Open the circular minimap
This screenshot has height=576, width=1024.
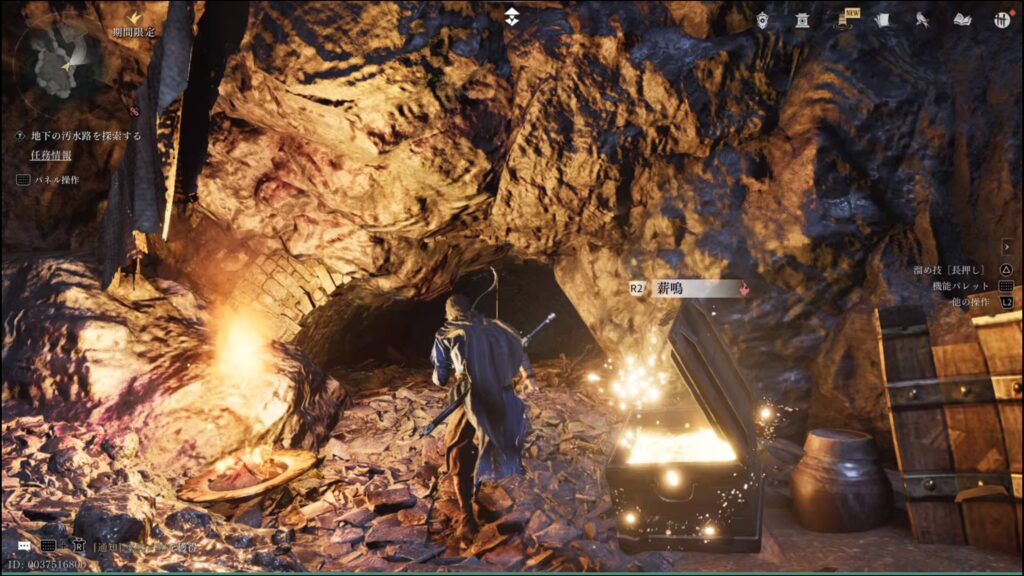61,63
